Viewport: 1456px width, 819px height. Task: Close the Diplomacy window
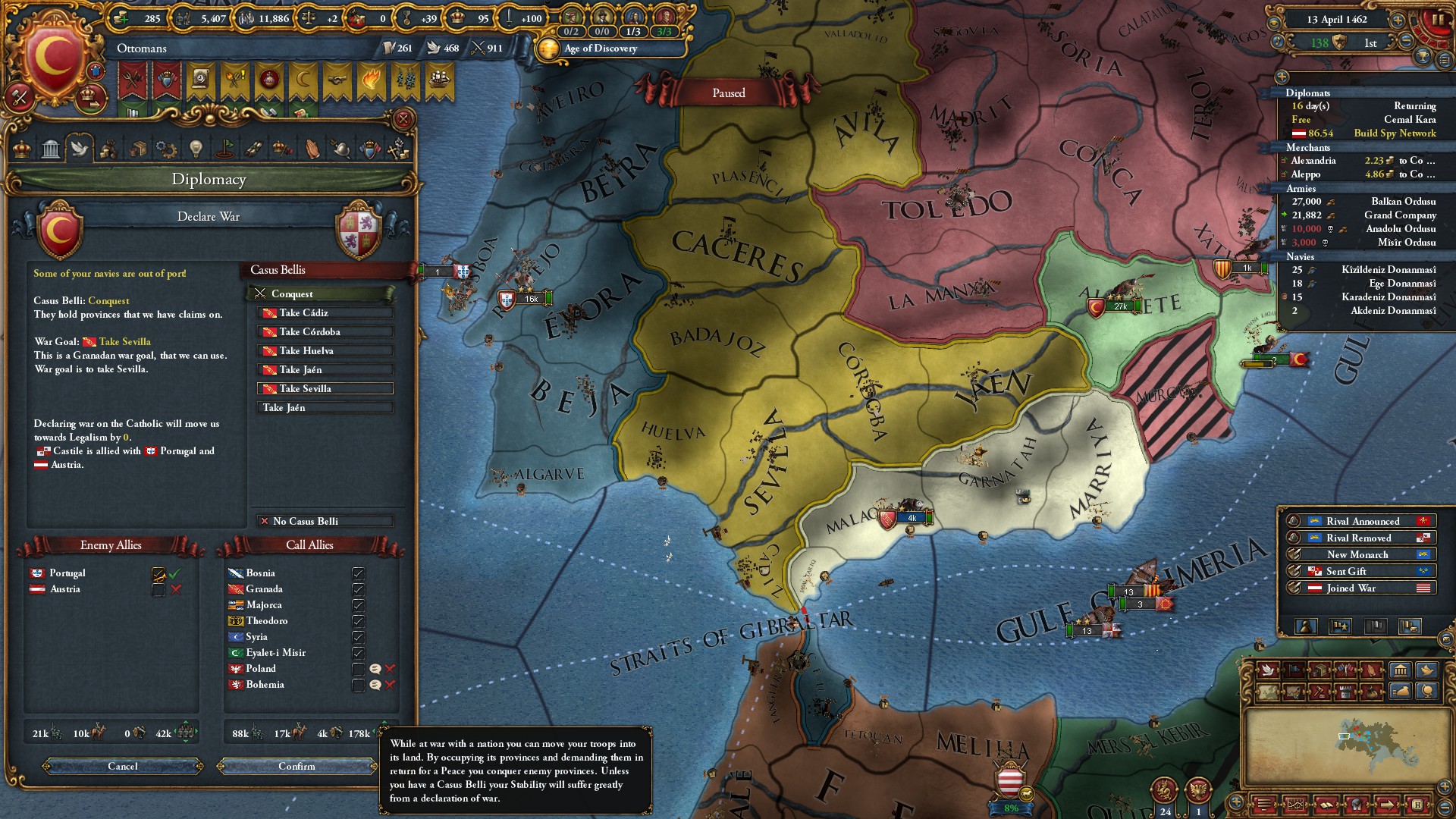click(403, 119)
